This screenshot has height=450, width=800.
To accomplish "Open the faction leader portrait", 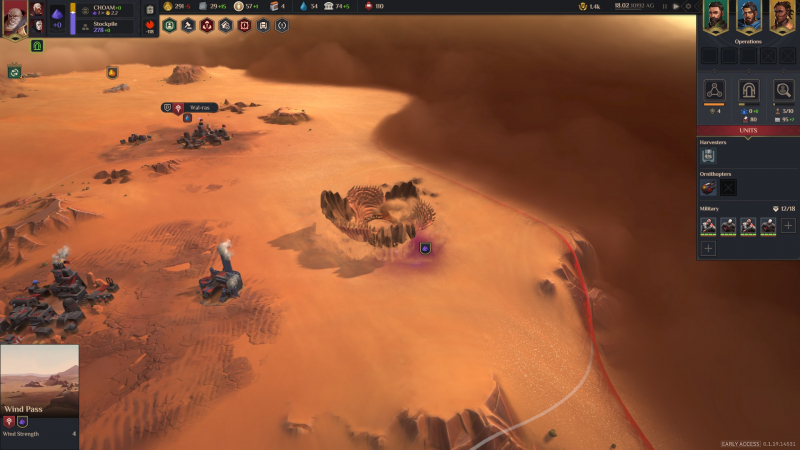I will click(14, 19).
